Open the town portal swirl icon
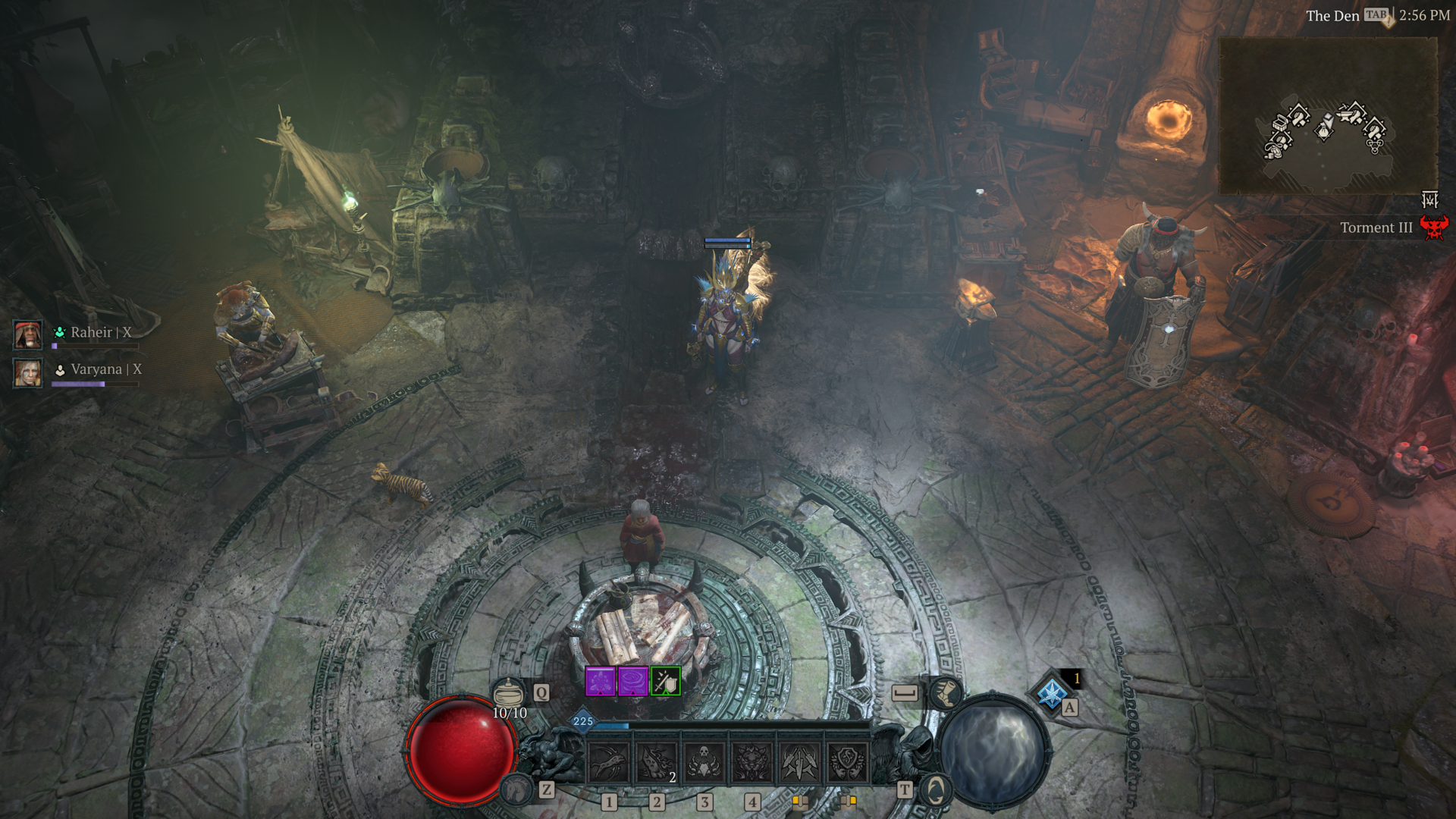1456x819 pixels. pyautogui.click(x=936, y=791)
